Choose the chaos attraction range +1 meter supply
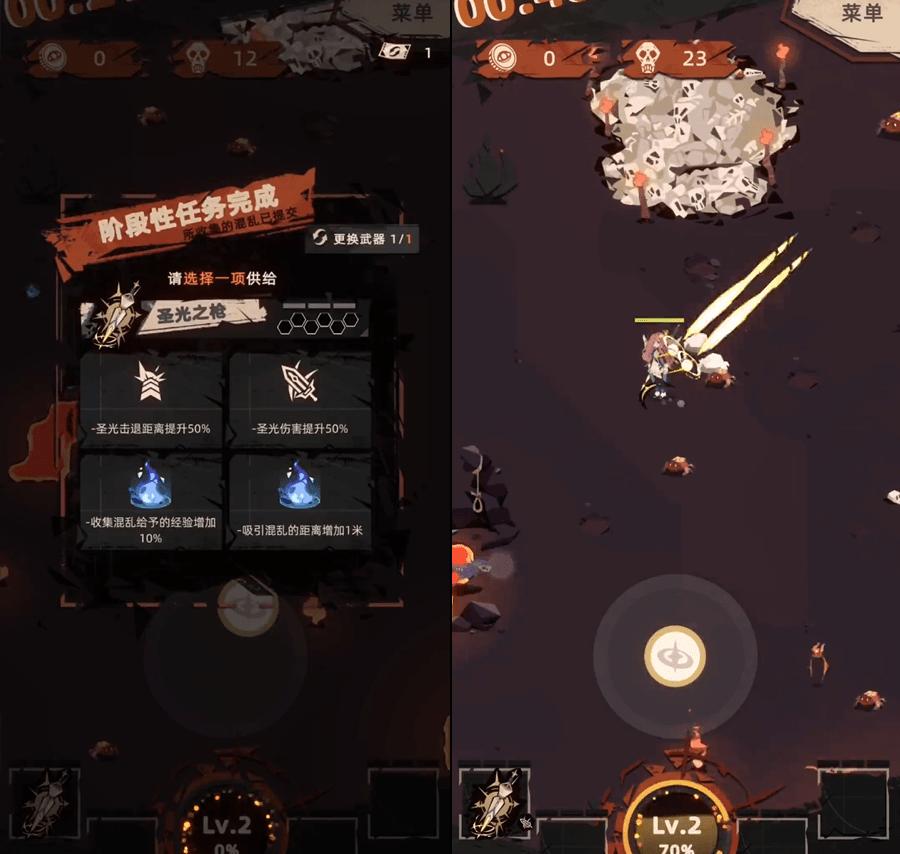The height and width of the screenshot is (854, 900). point(300,500)
